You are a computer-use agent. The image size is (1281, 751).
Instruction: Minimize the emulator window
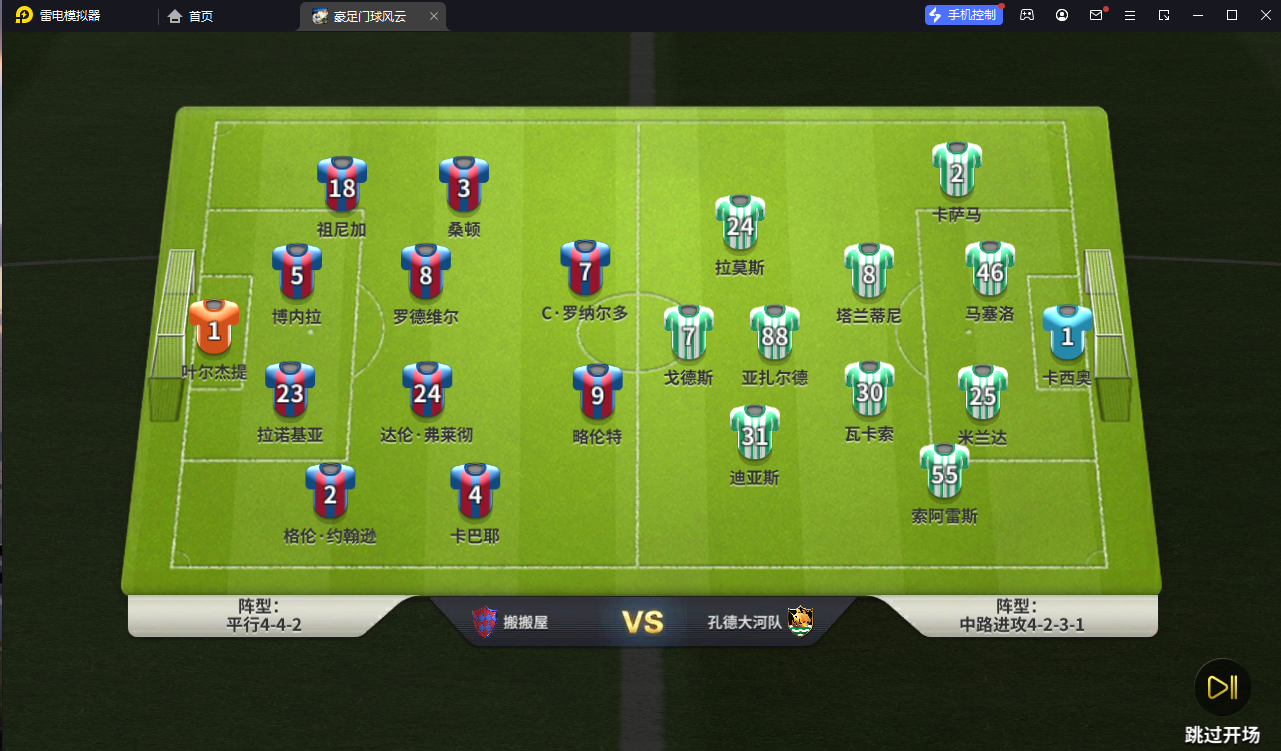coord(1198,15)
